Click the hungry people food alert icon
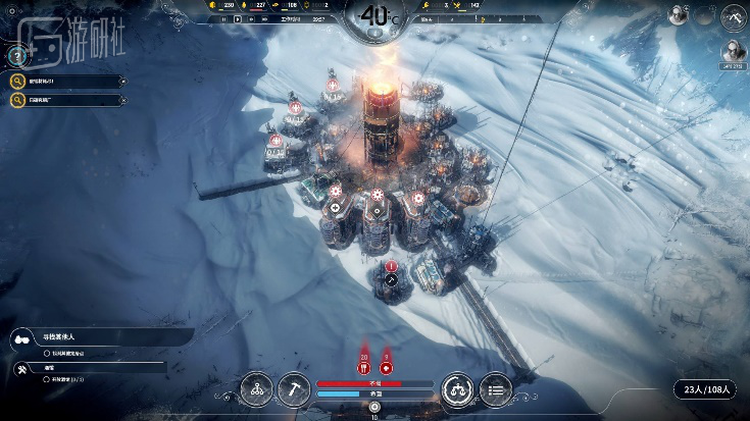Image resolution: width=750 pixels, height=421 pixels. tap(364, 368)
